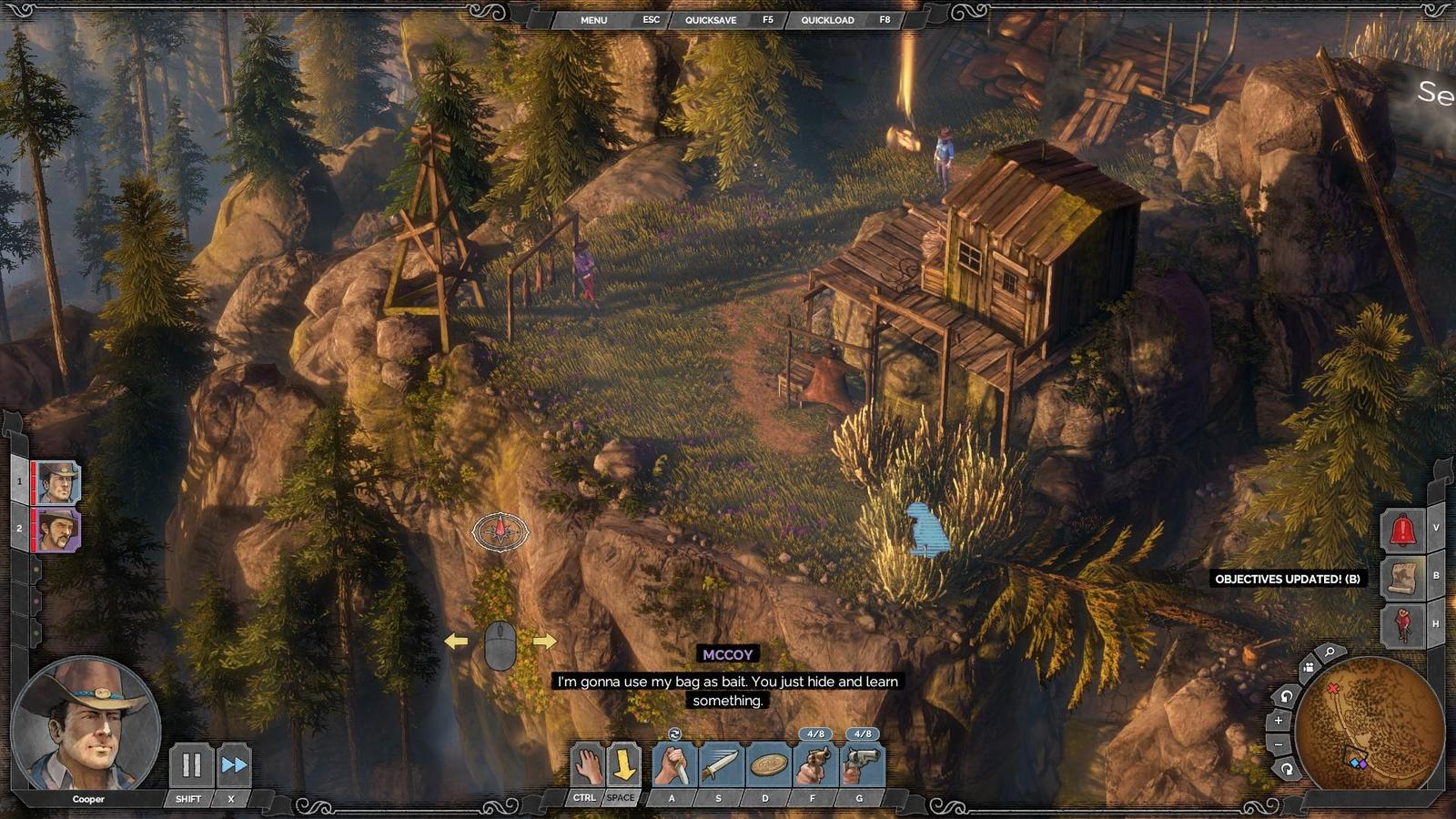This screenshot has width=1456, height=819.
Task: Select McCoy's purple portrait in the party list
Action: click(57, 529)
